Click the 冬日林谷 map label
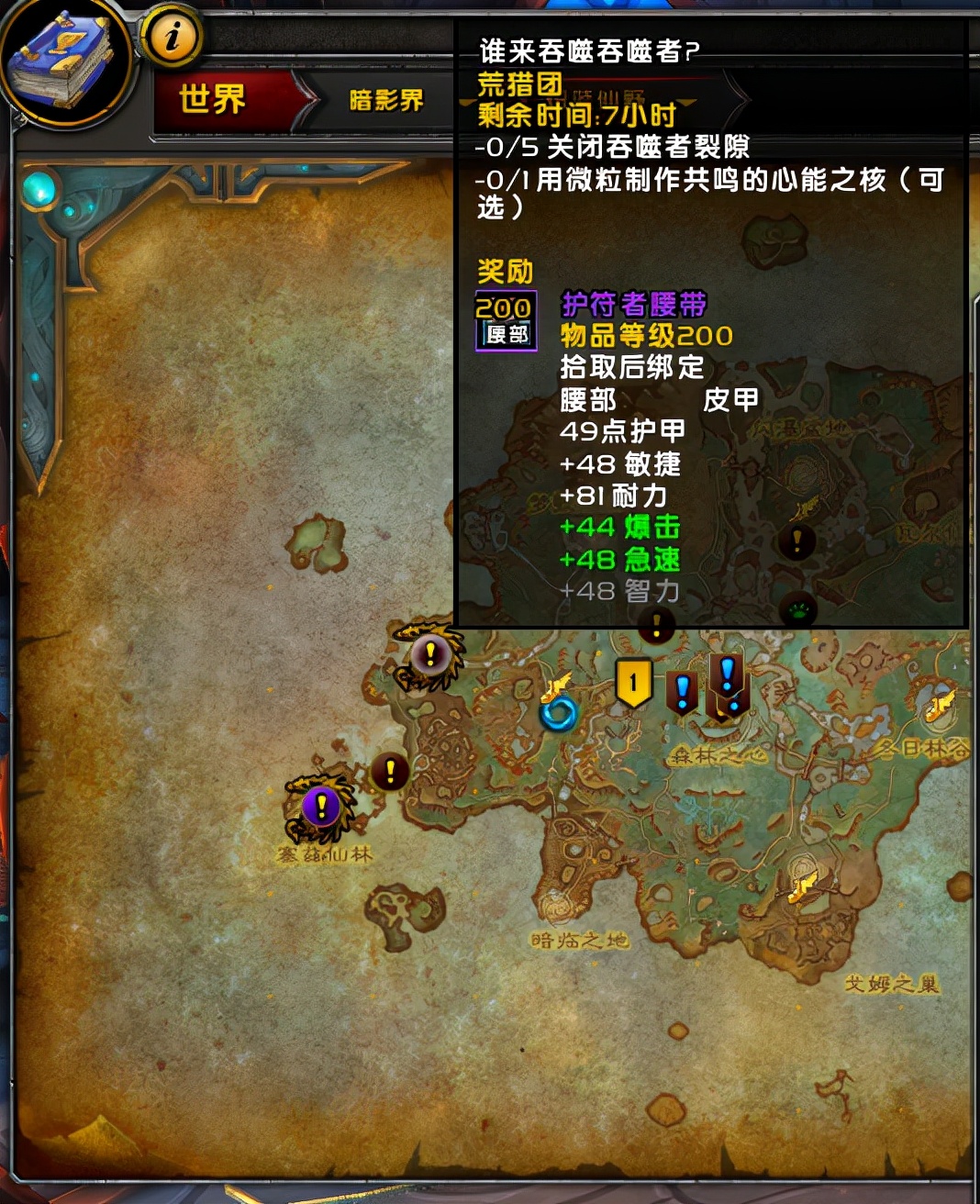The width and height of the screenshot is (980, 1204). [x=921, y=749]
